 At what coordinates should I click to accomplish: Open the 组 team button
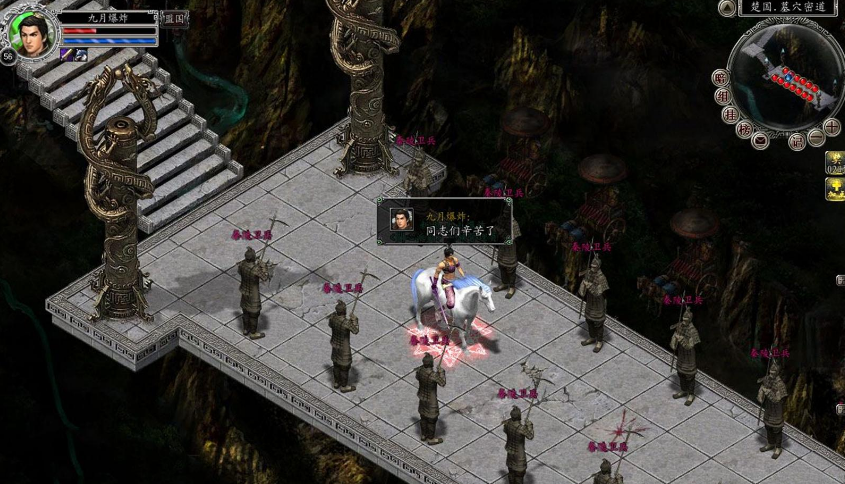(723, 97)
